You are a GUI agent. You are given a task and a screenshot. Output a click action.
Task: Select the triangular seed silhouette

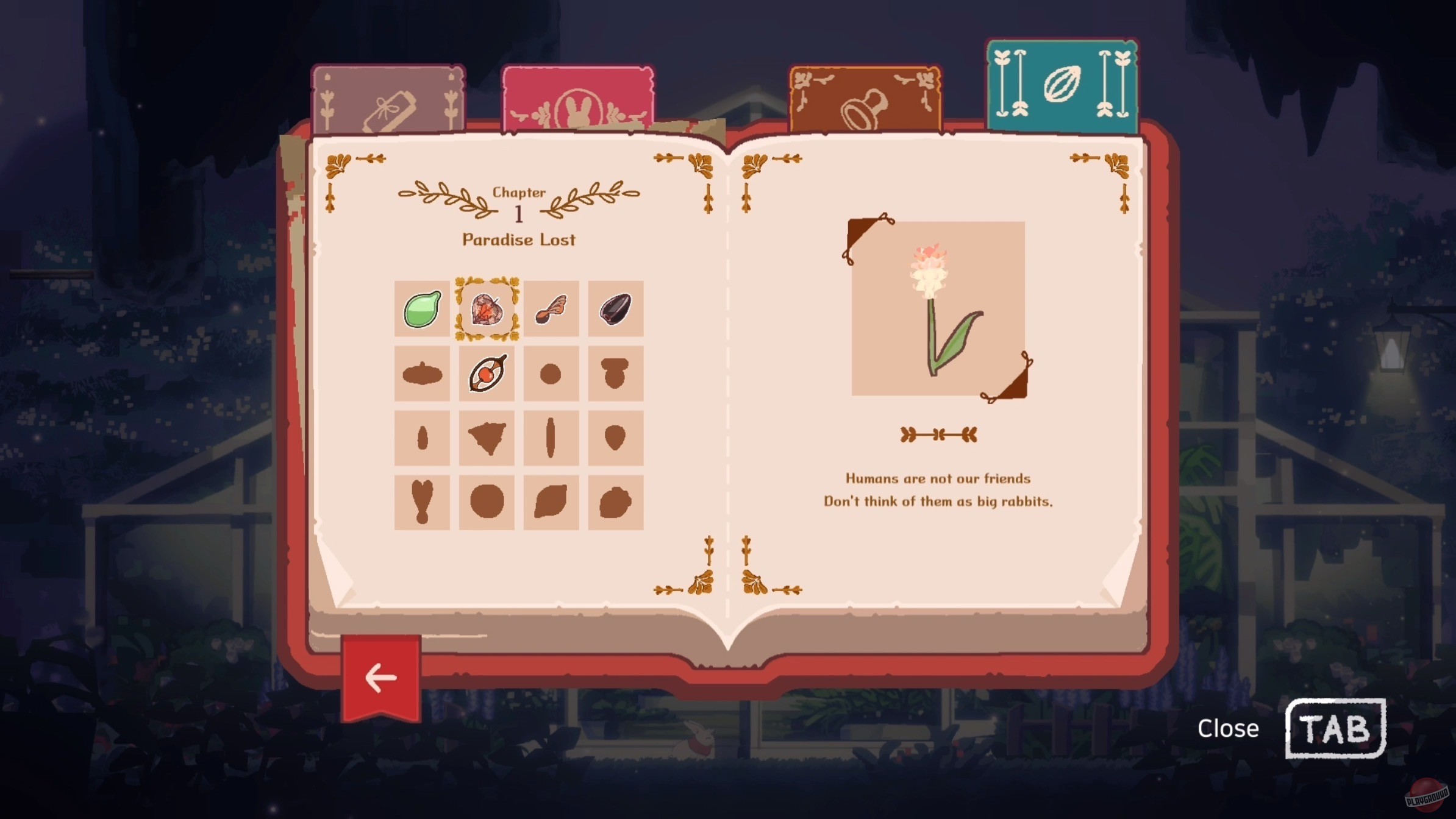[486, 438]
